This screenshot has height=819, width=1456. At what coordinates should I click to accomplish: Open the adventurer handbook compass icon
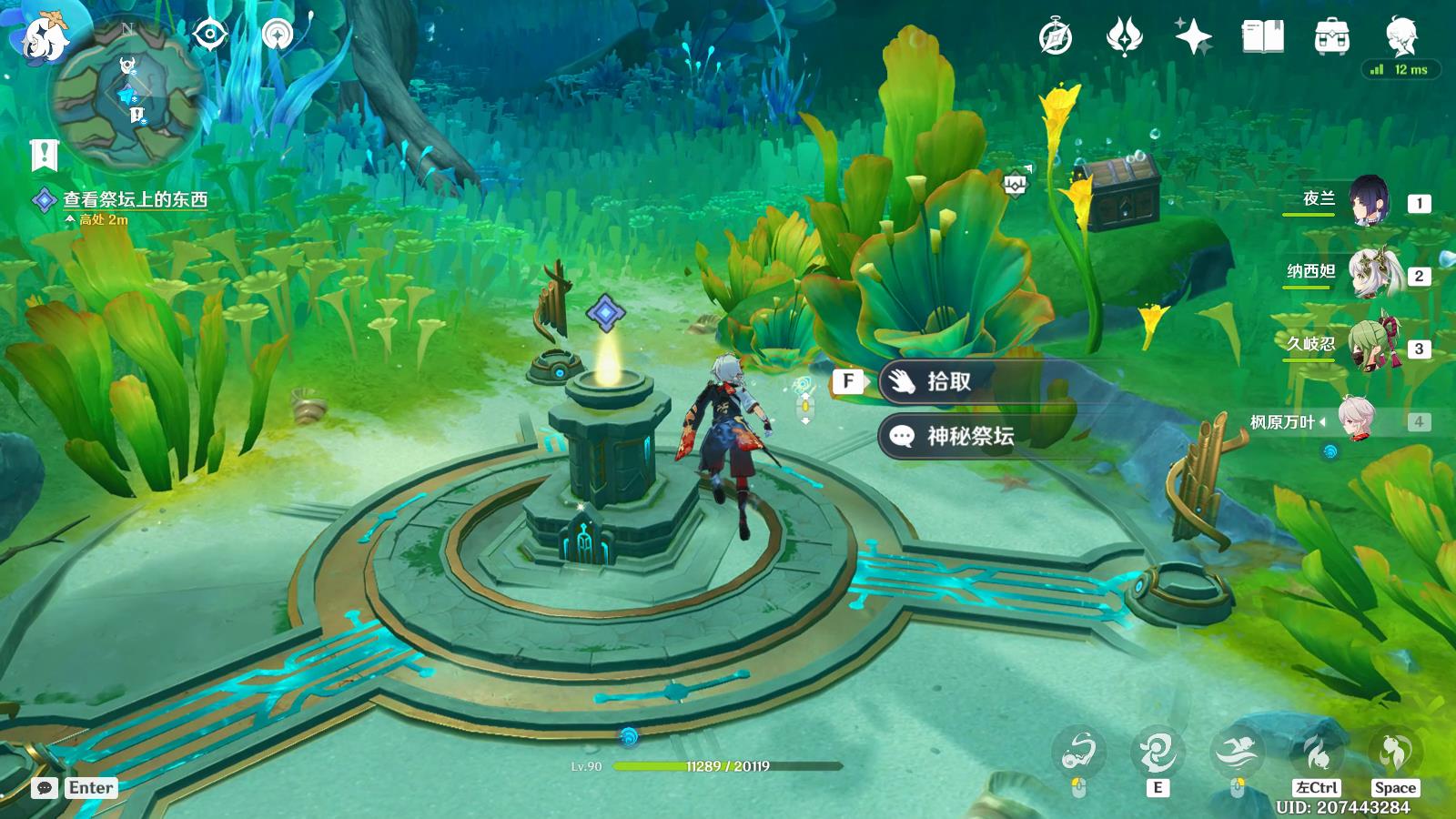[x=1056, y=37]
